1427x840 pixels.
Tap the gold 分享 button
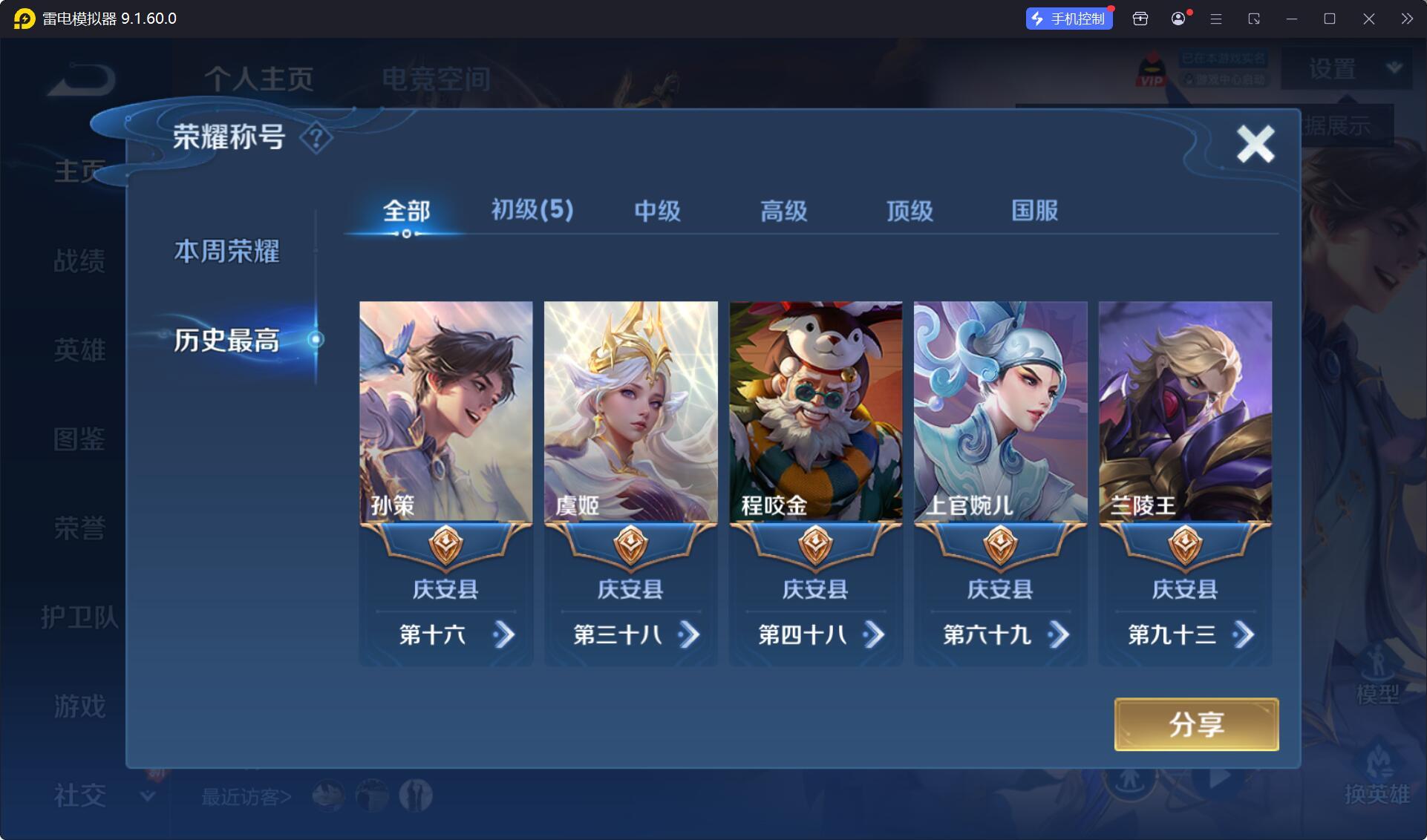1196,724
